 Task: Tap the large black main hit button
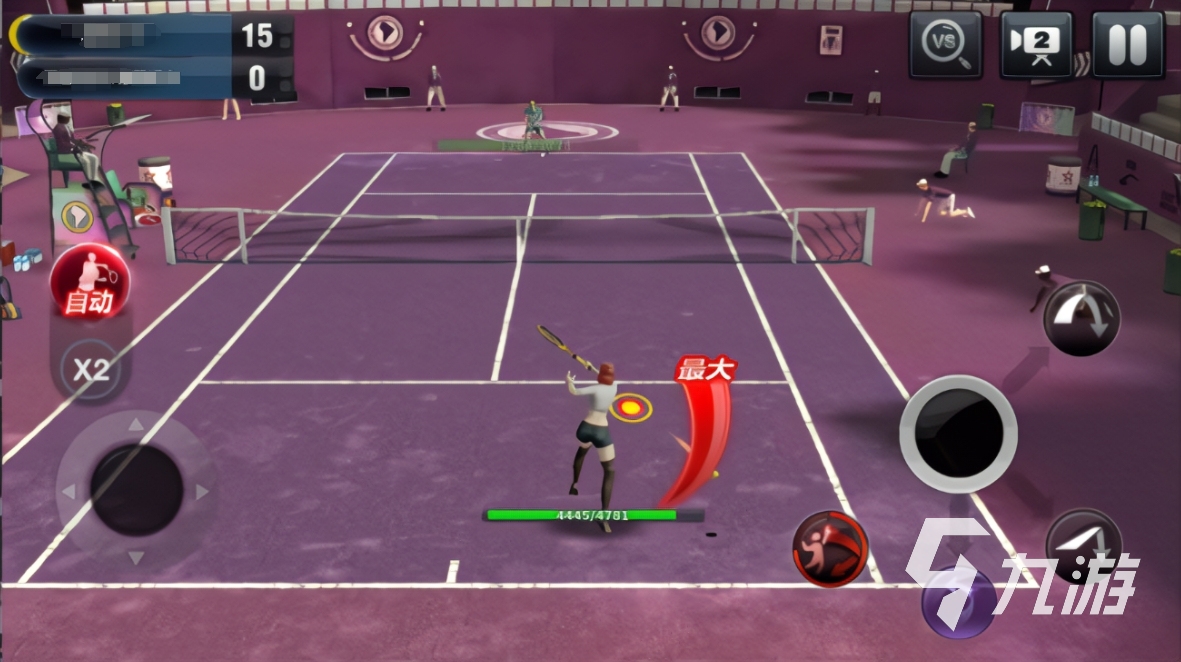[958, 433]
